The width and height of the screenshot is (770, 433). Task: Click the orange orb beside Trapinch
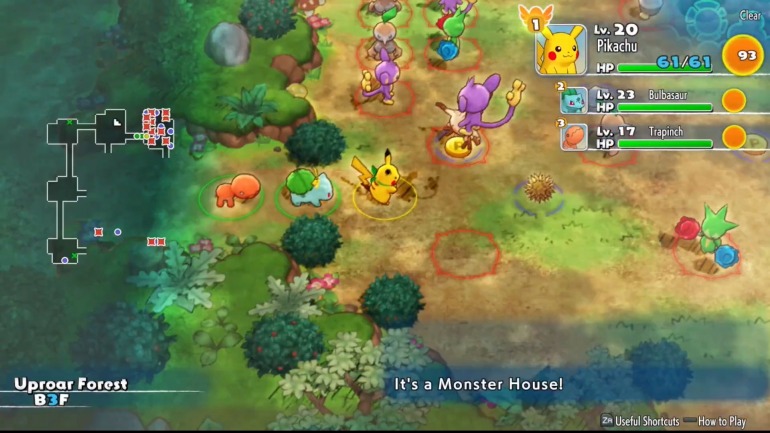pos(734,136)
